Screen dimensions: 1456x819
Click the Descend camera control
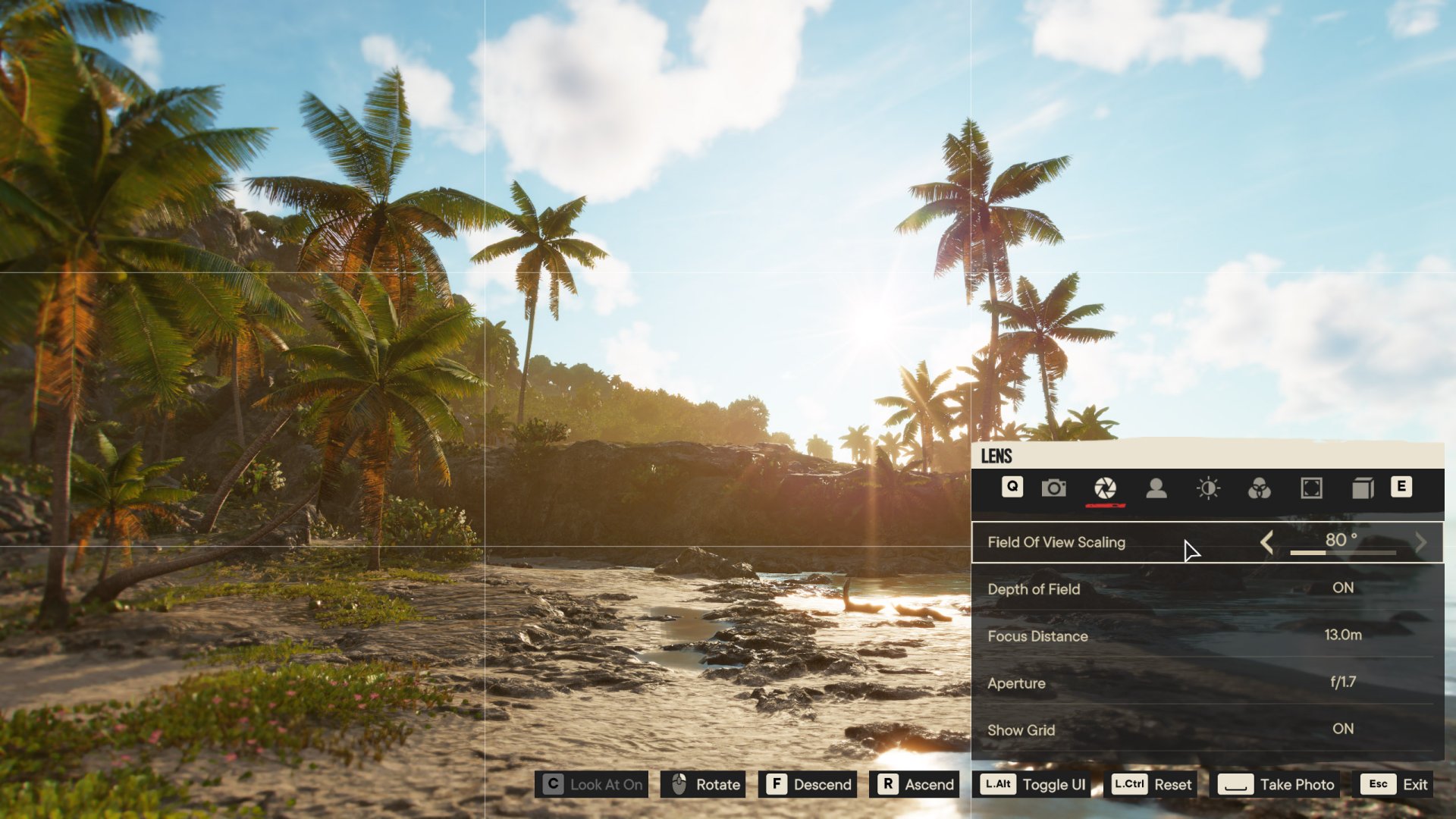(x=808, y=784)
